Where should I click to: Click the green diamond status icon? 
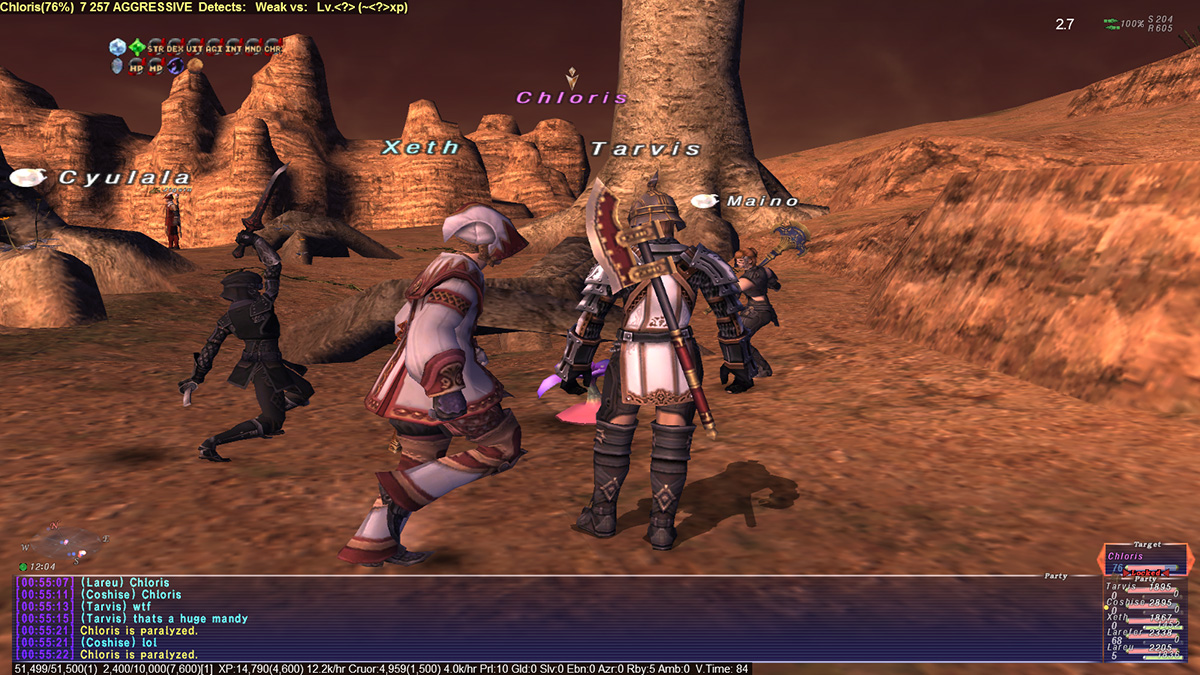pyautogui.click(x=136, y=47)
